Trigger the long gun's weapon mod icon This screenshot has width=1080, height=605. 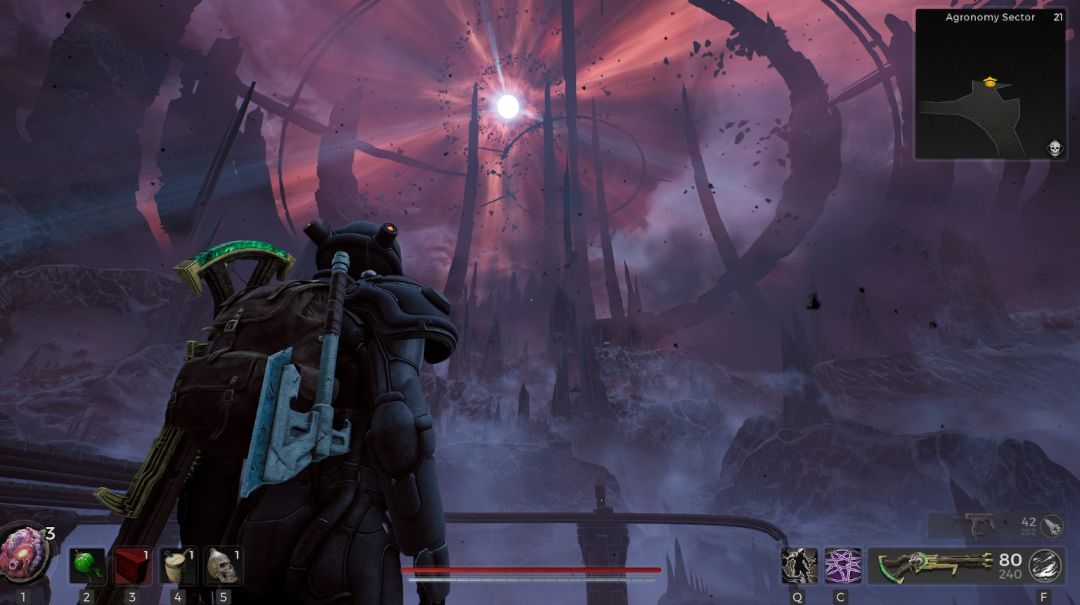pos(1044,566)
